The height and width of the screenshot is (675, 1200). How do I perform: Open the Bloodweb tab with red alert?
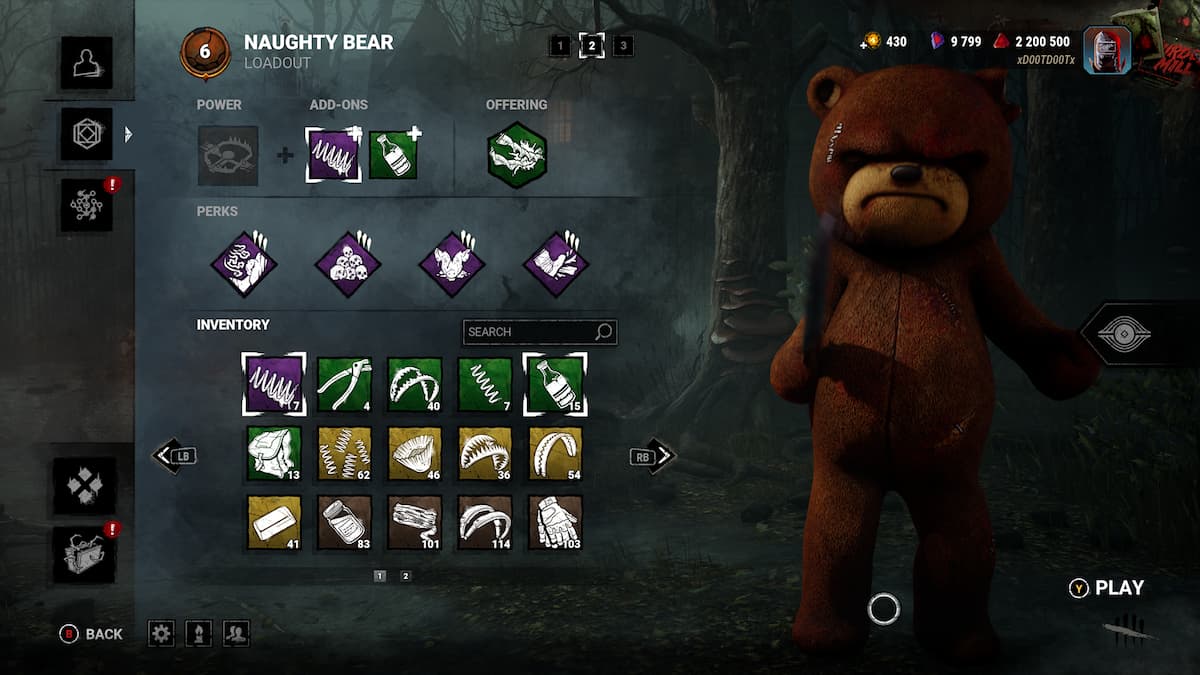[86, 205]
